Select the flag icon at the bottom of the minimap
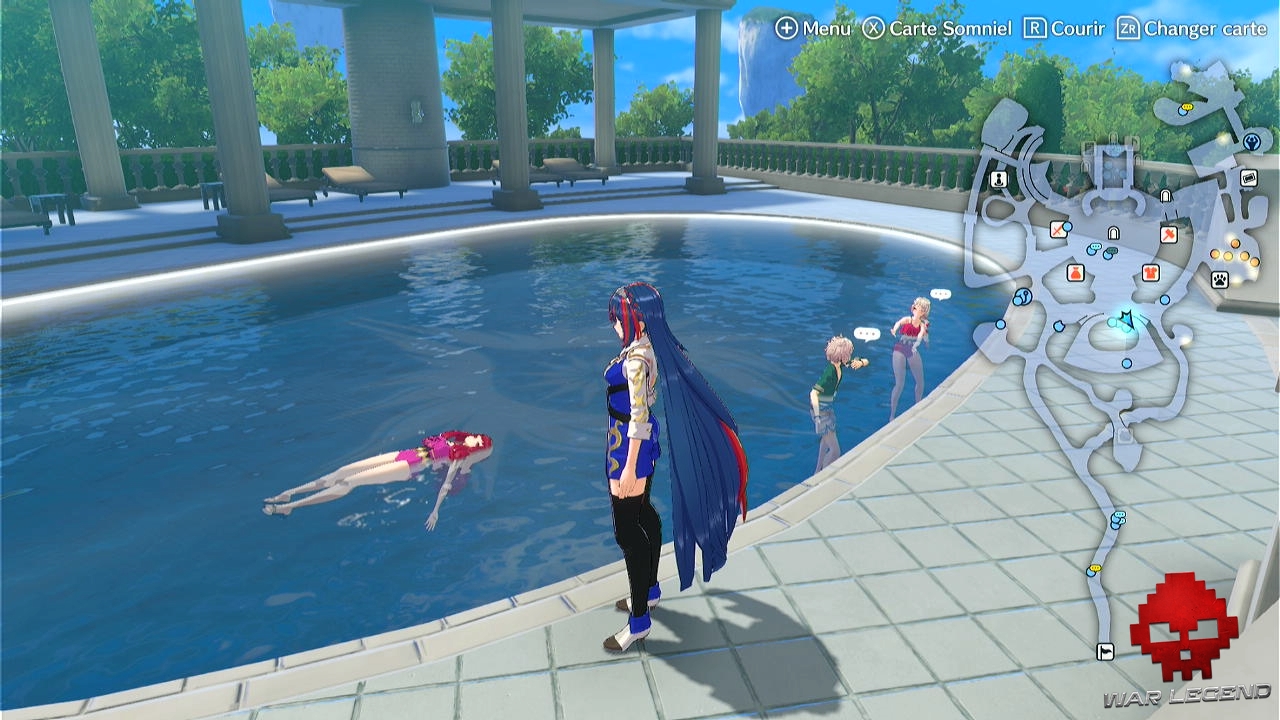 (1105, 652)
